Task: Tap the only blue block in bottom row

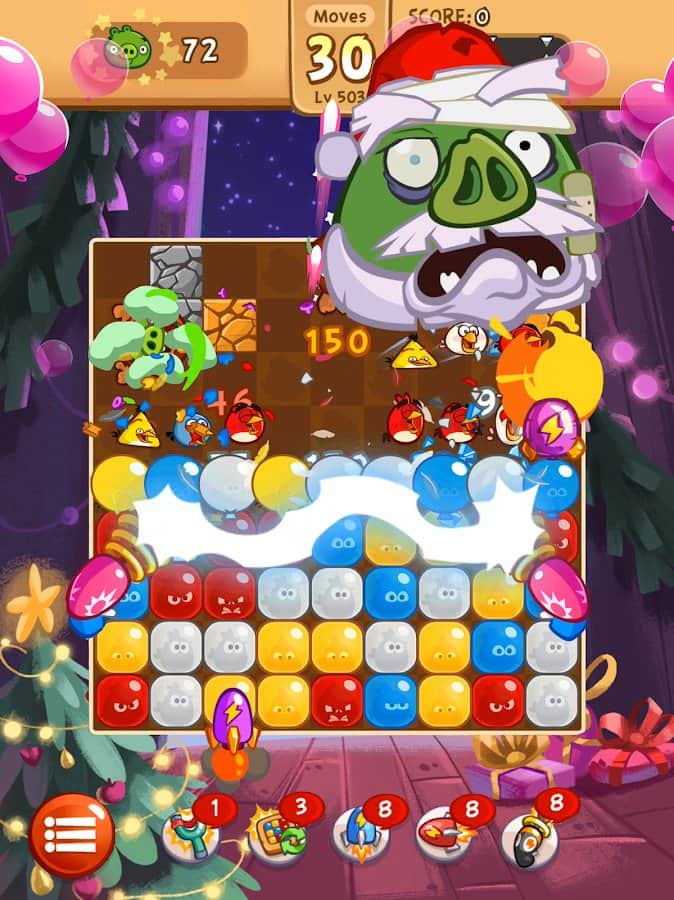Action: click(x=391, y=699)
